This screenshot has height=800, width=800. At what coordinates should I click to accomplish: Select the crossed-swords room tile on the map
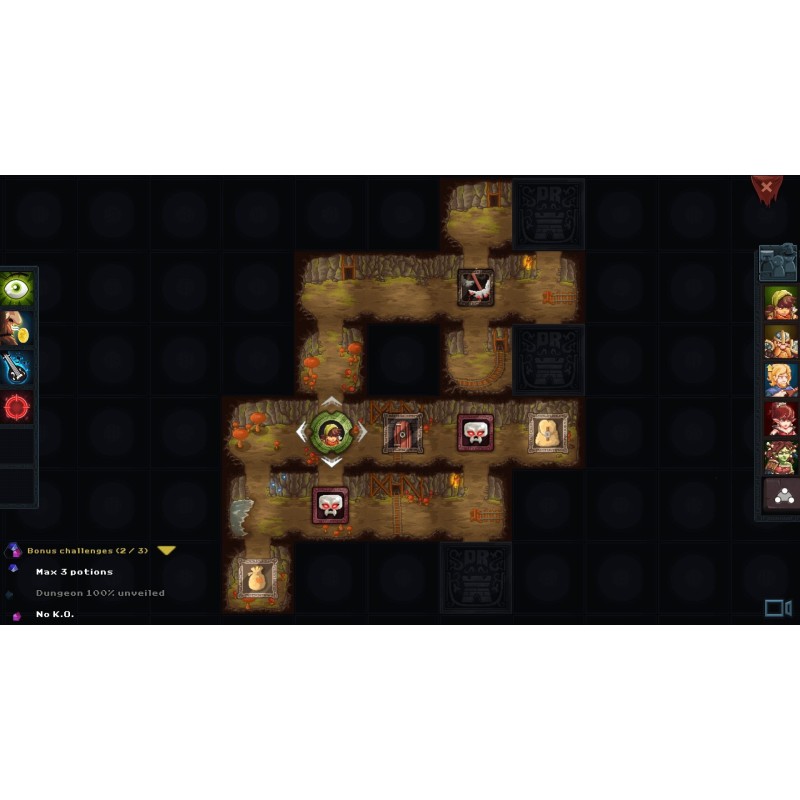[475, 287]
